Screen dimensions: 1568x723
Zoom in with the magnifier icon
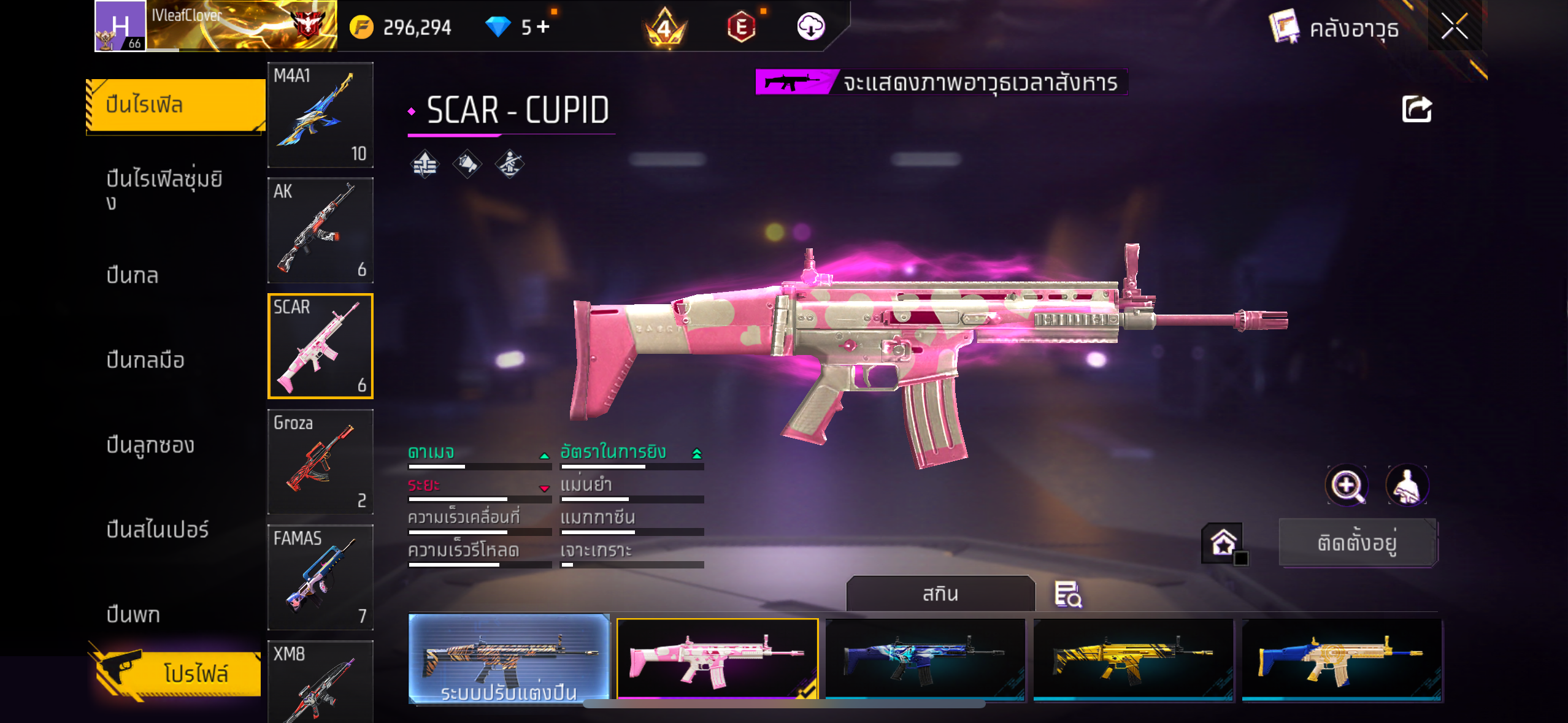(1346, 485)
